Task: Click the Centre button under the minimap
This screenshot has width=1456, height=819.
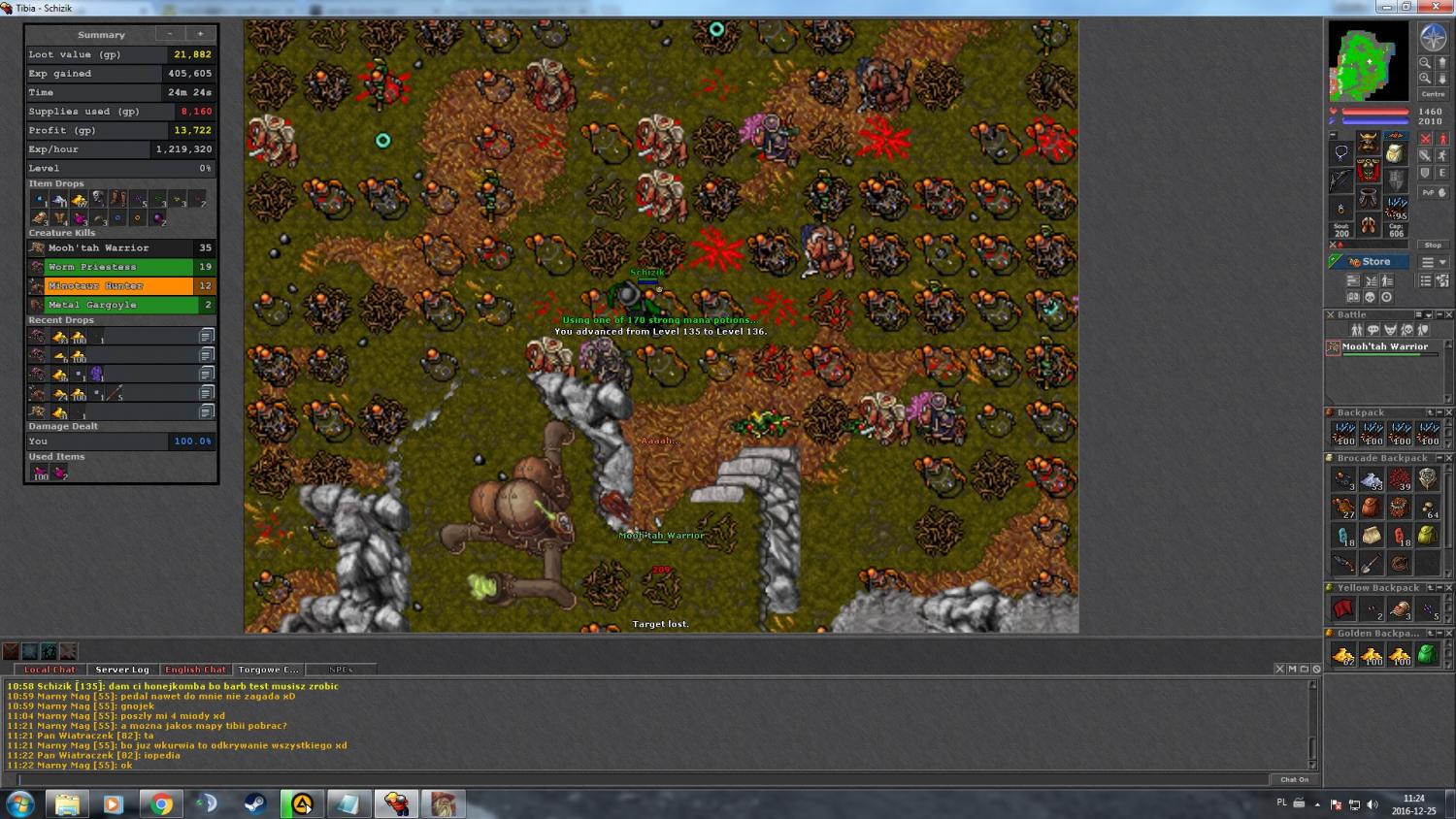Action: pos(1433,94)
